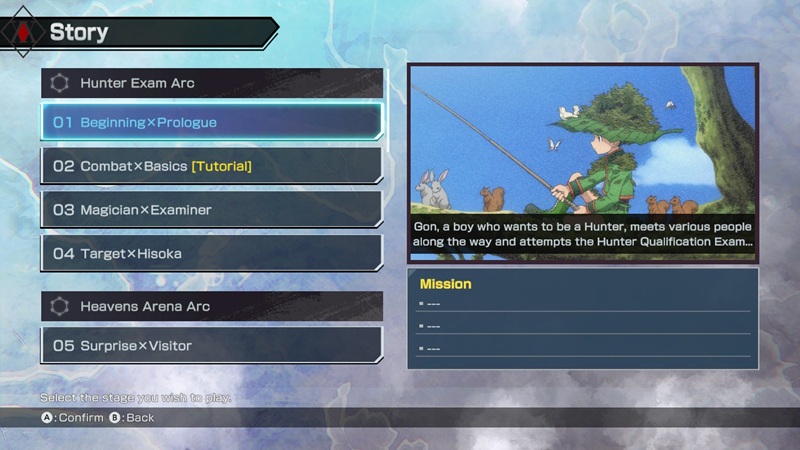800x450 pixels.
Task: Choose the 02 Combat×Basics tutorial stage
Action: 211,166
